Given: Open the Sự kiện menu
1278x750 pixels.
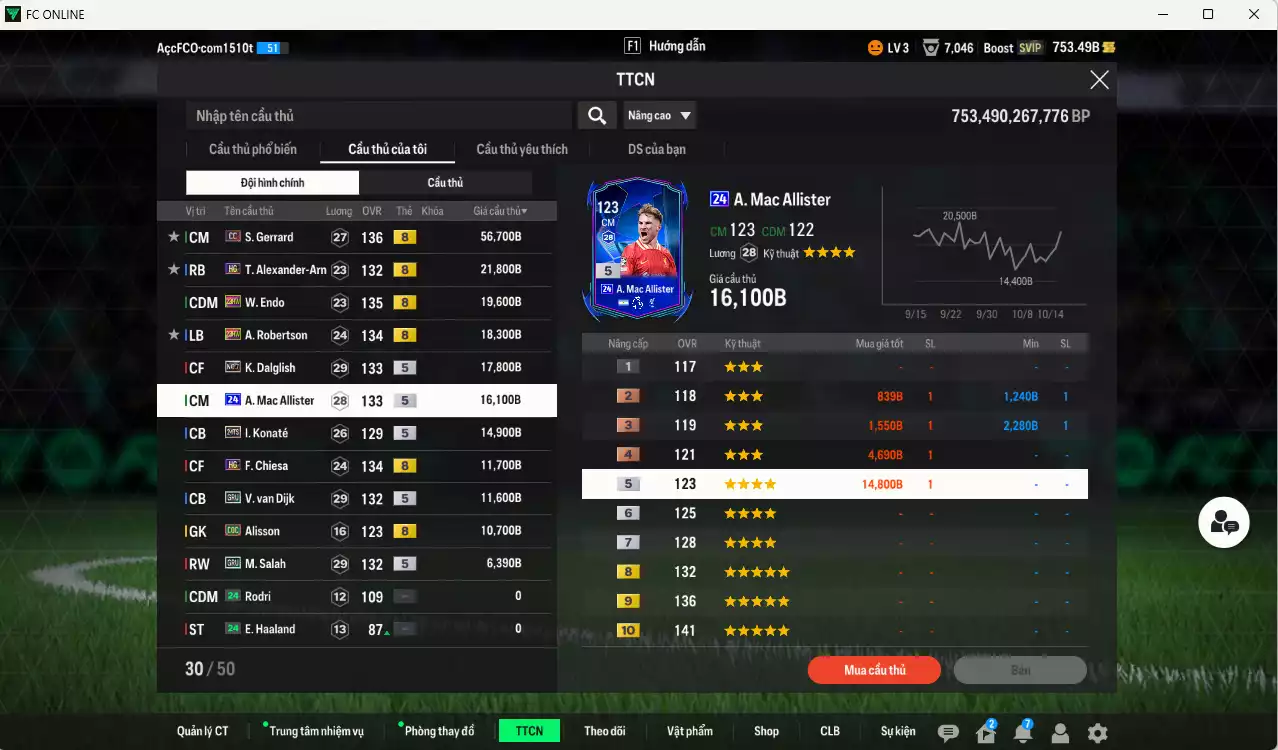Looking at the screenshot, I should coord(897,731).
